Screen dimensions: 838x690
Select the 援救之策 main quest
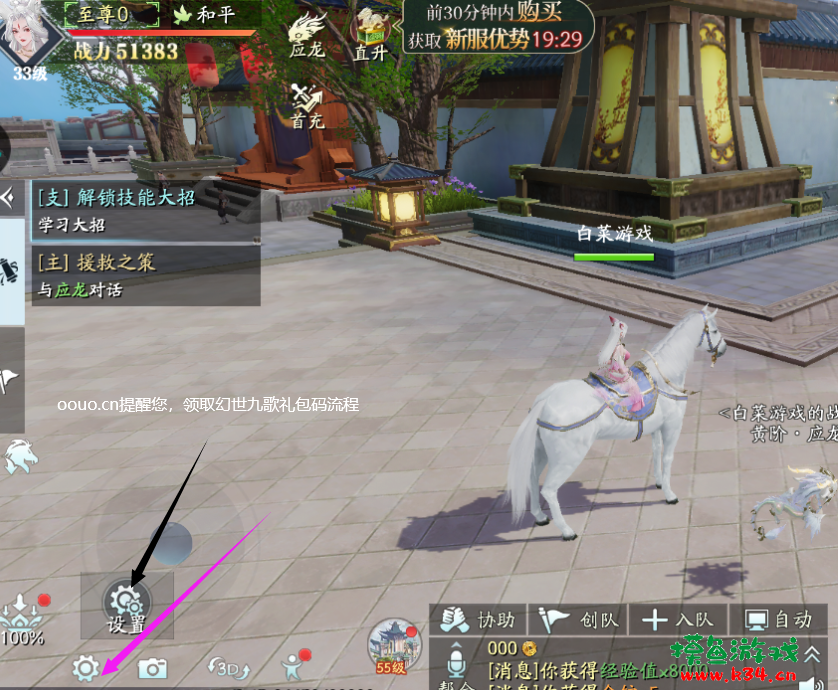[145, 274]
